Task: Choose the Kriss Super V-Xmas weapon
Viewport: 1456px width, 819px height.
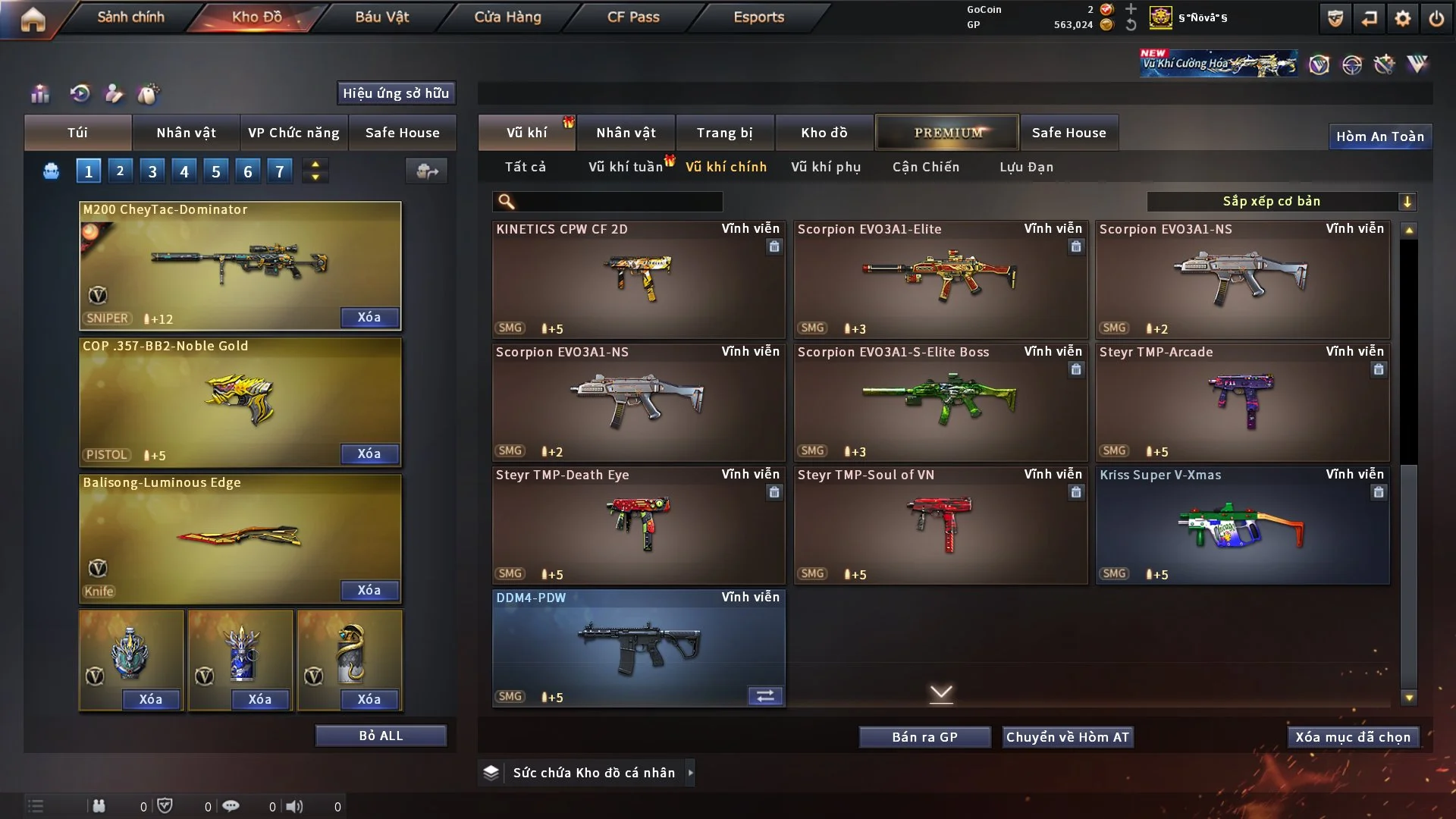Action: (1242, 525)
